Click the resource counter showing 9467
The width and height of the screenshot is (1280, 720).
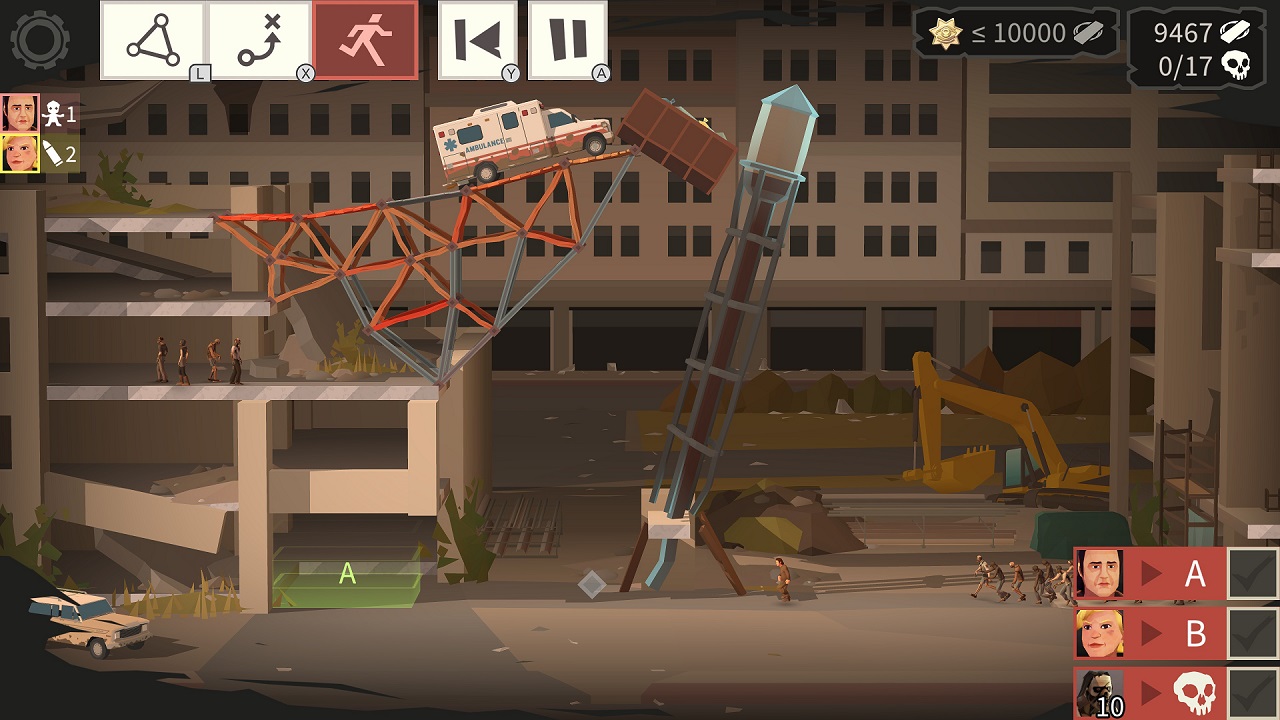pos(1180,33)
